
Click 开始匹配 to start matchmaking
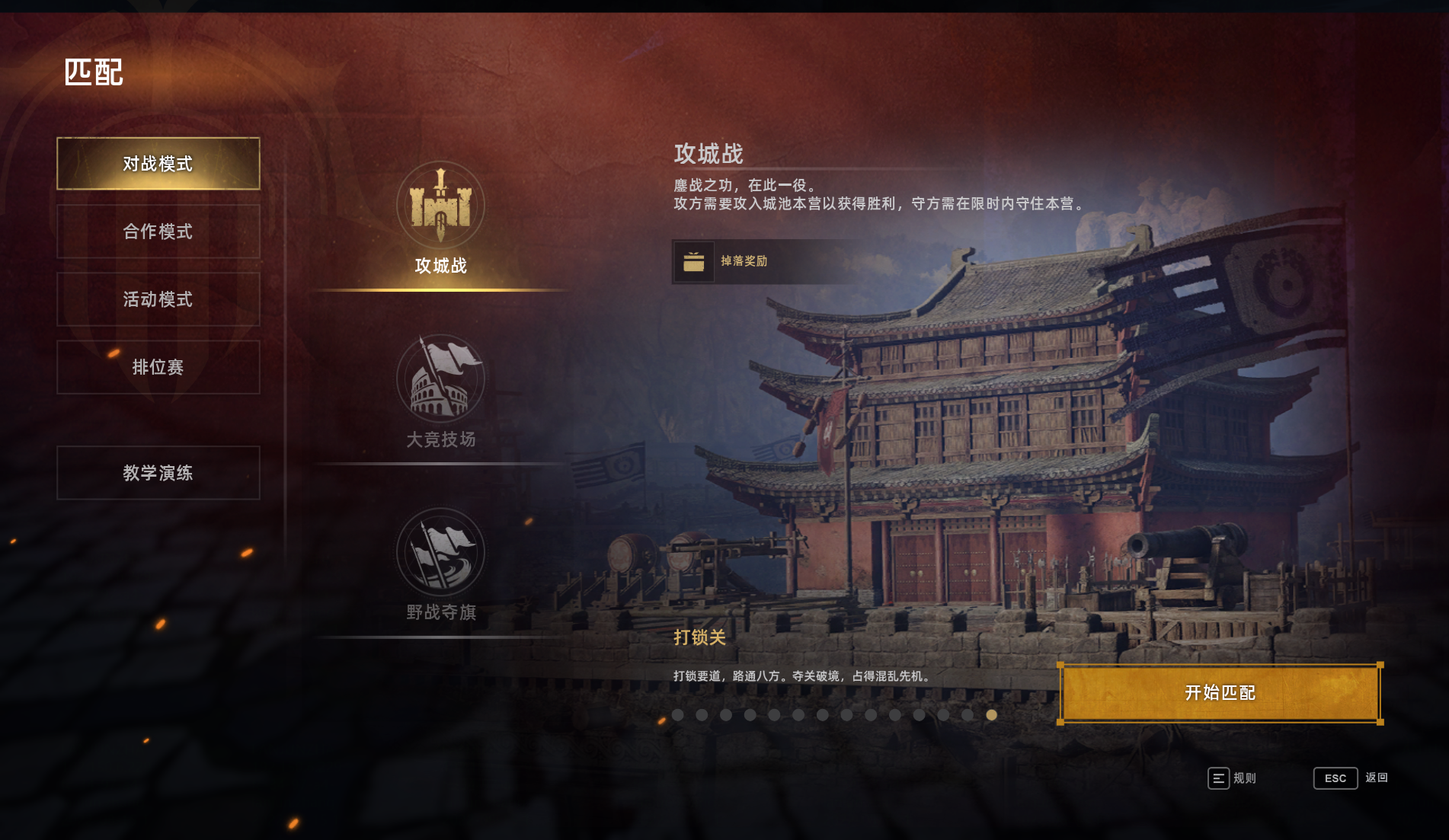pos(1220,693)
